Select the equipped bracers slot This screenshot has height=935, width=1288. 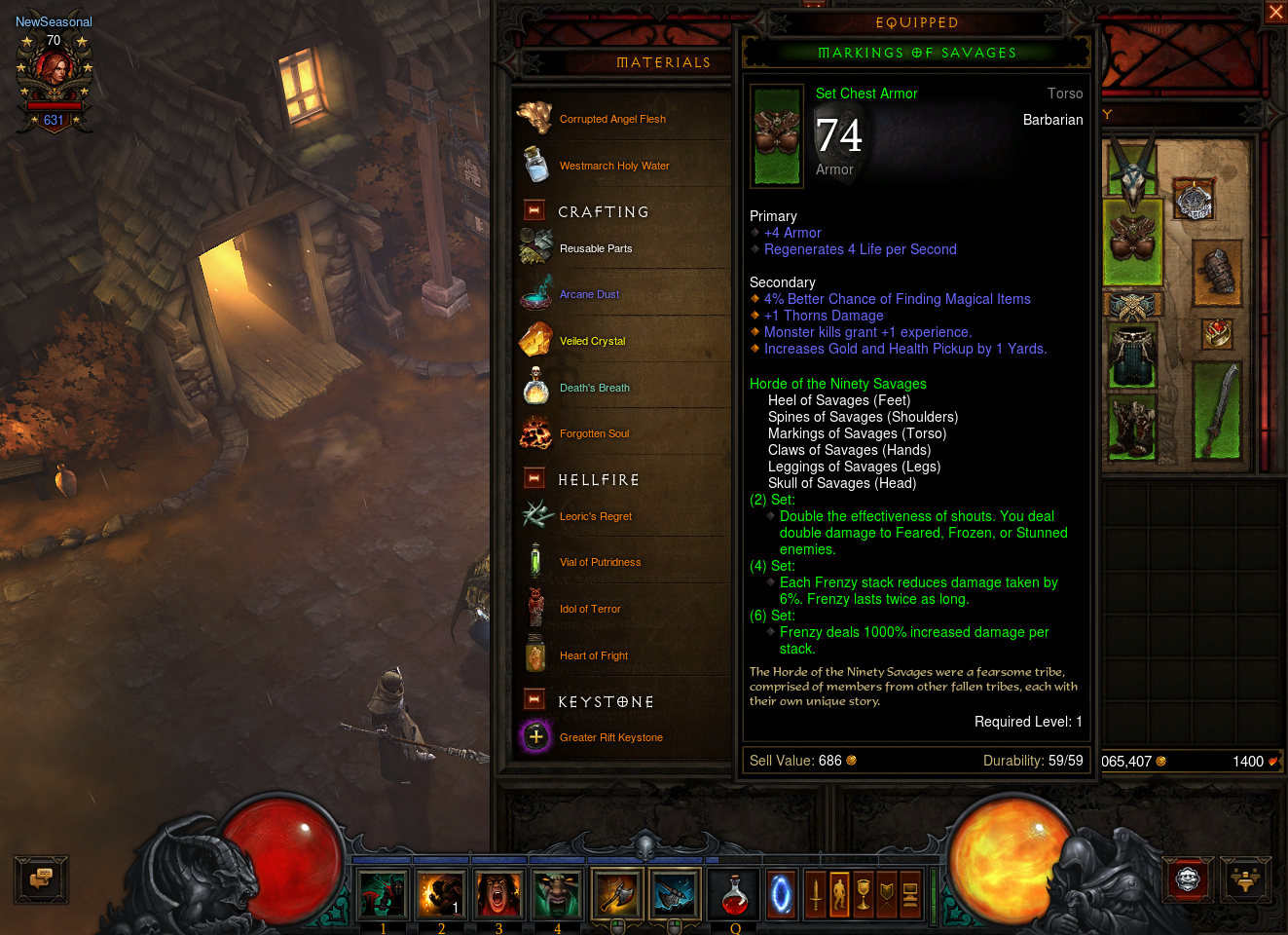pyautogui.click(x=1215, y=274)
